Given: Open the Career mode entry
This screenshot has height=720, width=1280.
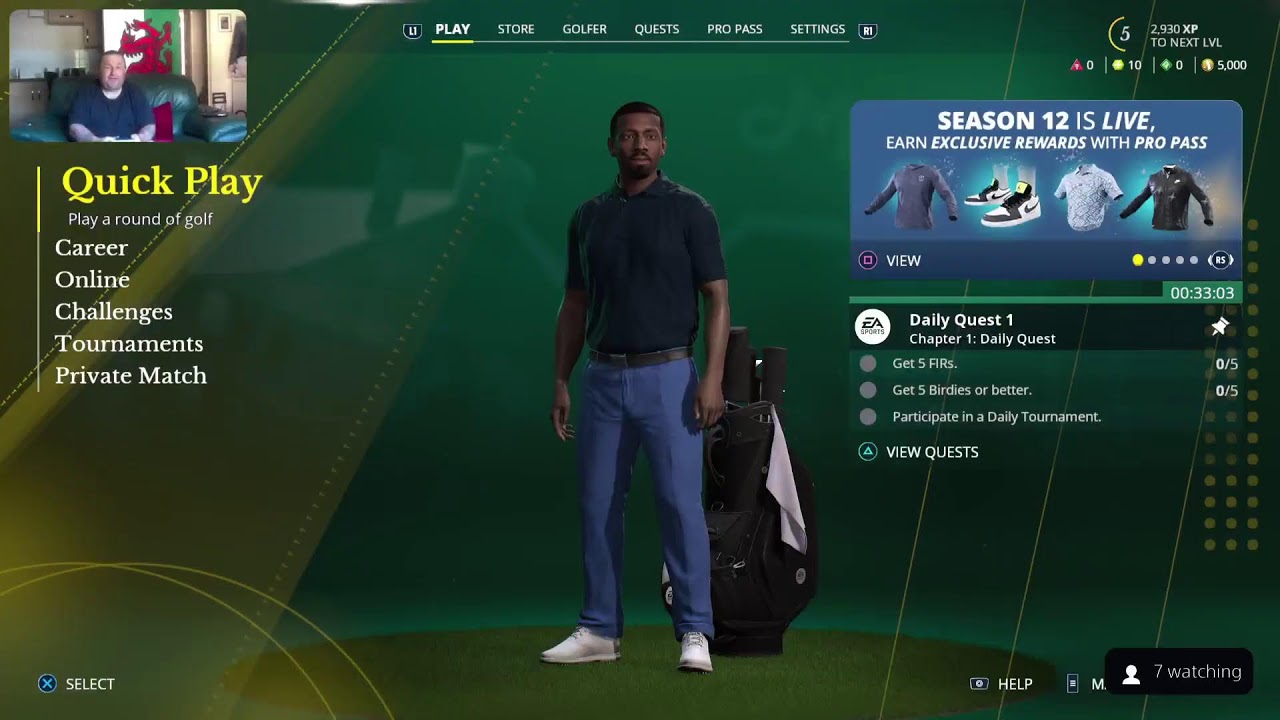Looking at the screenshot, I should click(91, 248).
